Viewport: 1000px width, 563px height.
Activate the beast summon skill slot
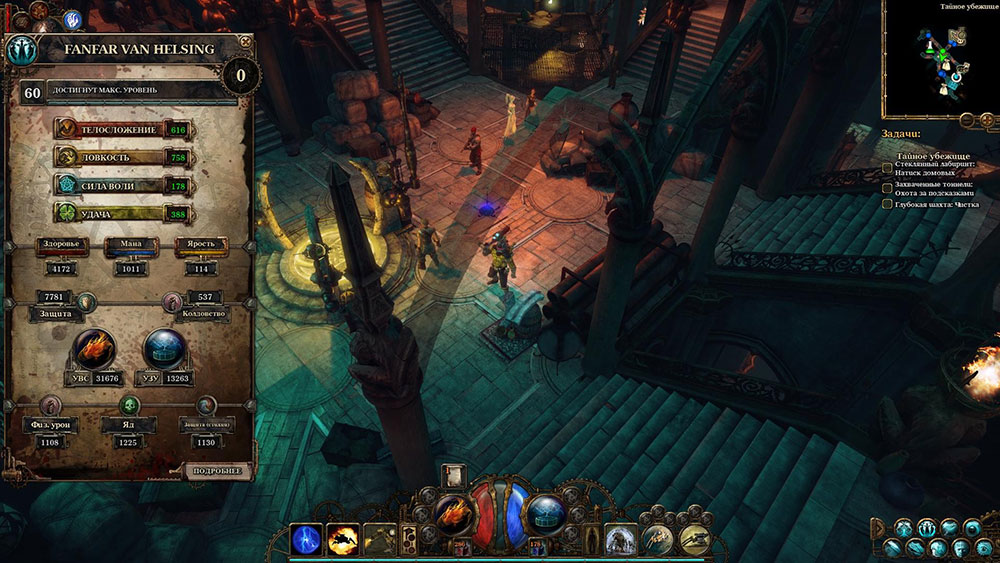[x=621, y=539]
